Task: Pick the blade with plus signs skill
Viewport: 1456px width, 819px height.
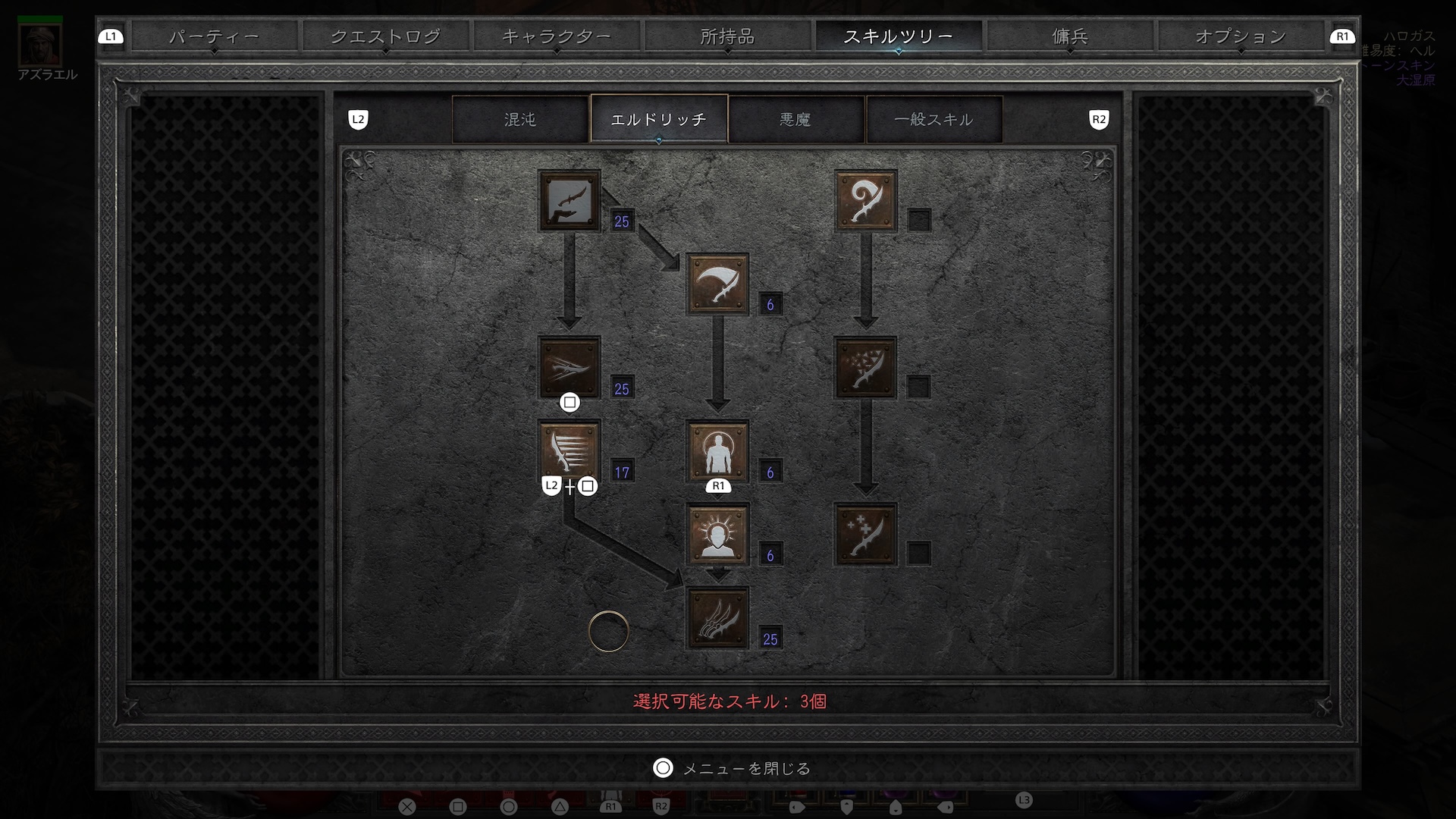Action: tap(865, 535)
